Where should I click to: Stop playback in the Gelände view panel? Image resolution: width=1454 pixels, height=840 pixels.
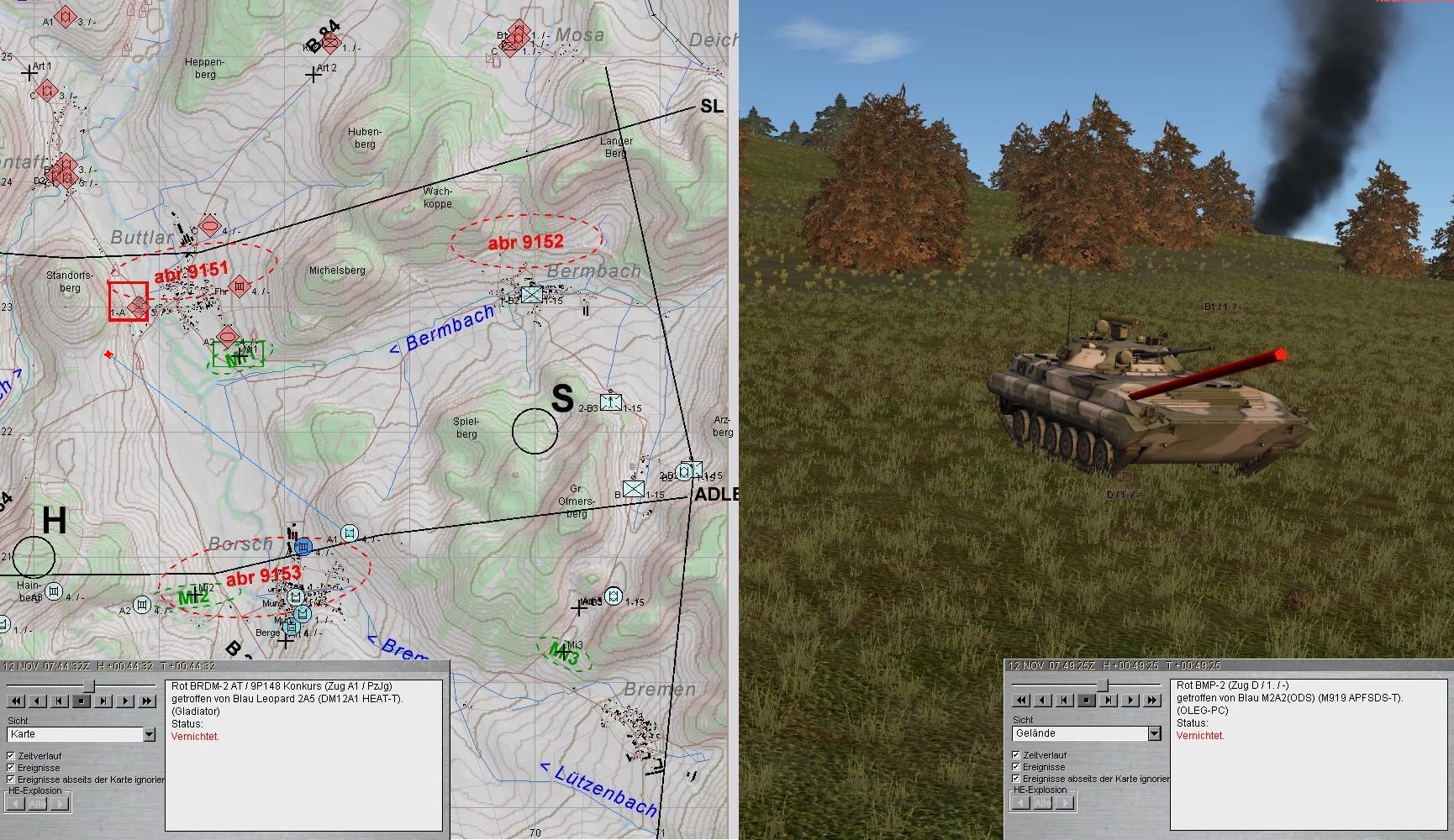pyautogui.click(x=1086, y=700)
